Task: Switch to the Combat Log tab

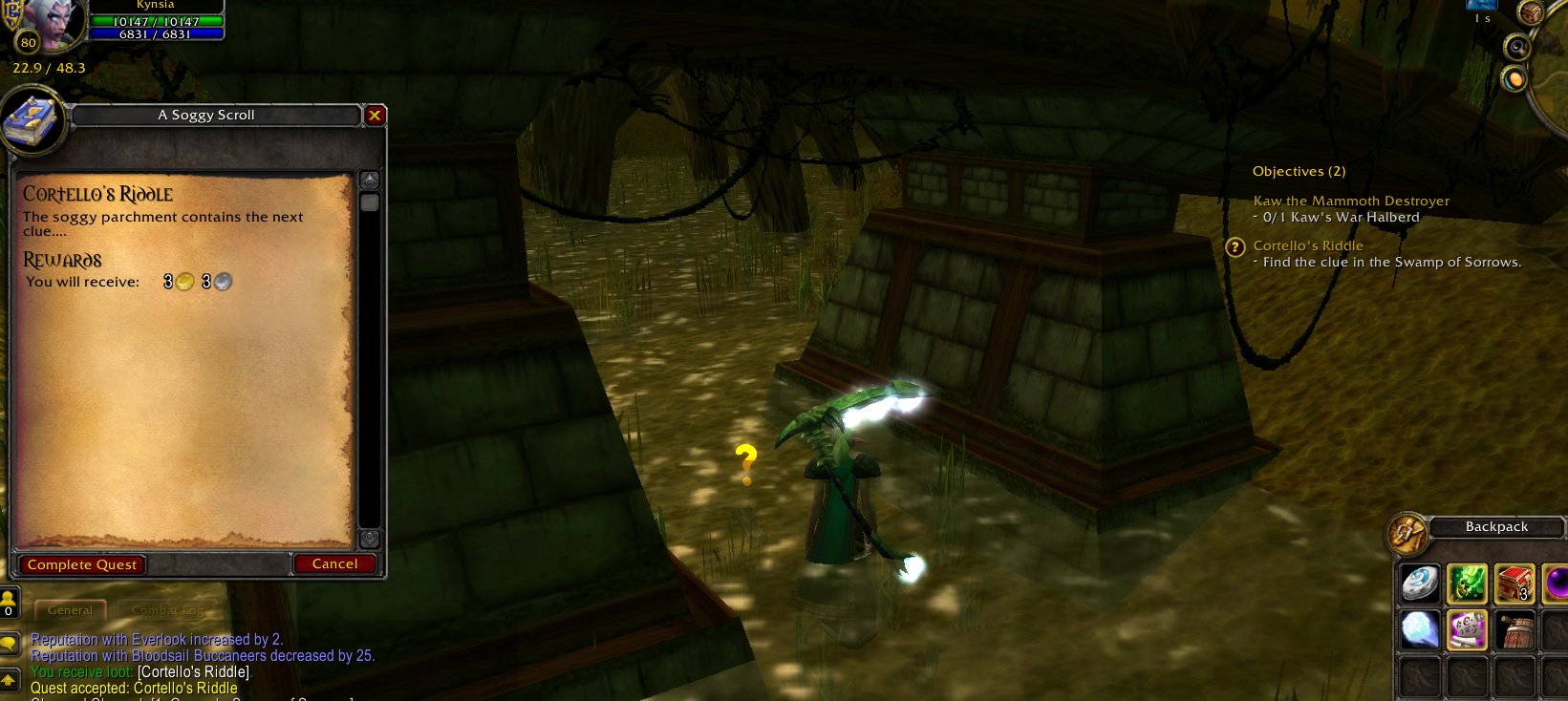Action: point(167,609)
